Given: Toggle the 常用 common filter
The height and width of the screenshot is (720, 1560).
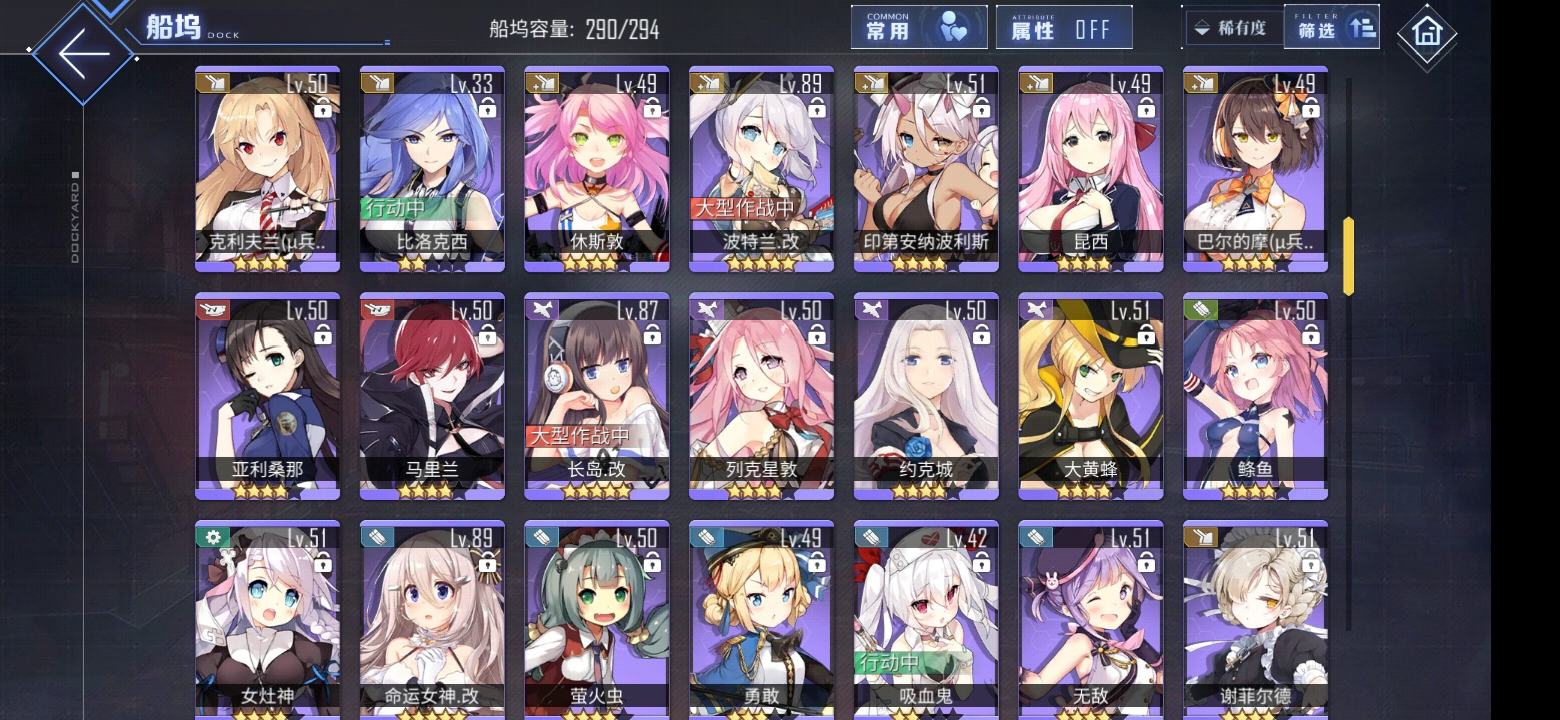Looking at the screenshot, I should (x=918, y=28).
